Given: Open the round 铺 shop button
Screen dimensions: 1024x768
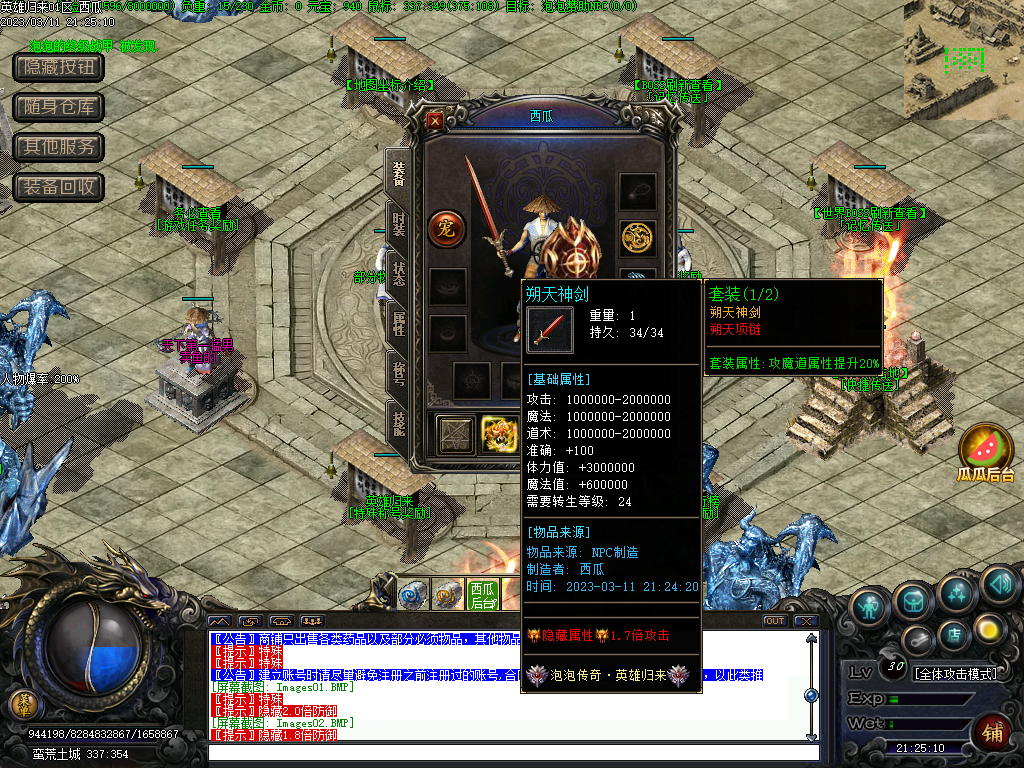Looking at the screenshot, I should [993, 732].
